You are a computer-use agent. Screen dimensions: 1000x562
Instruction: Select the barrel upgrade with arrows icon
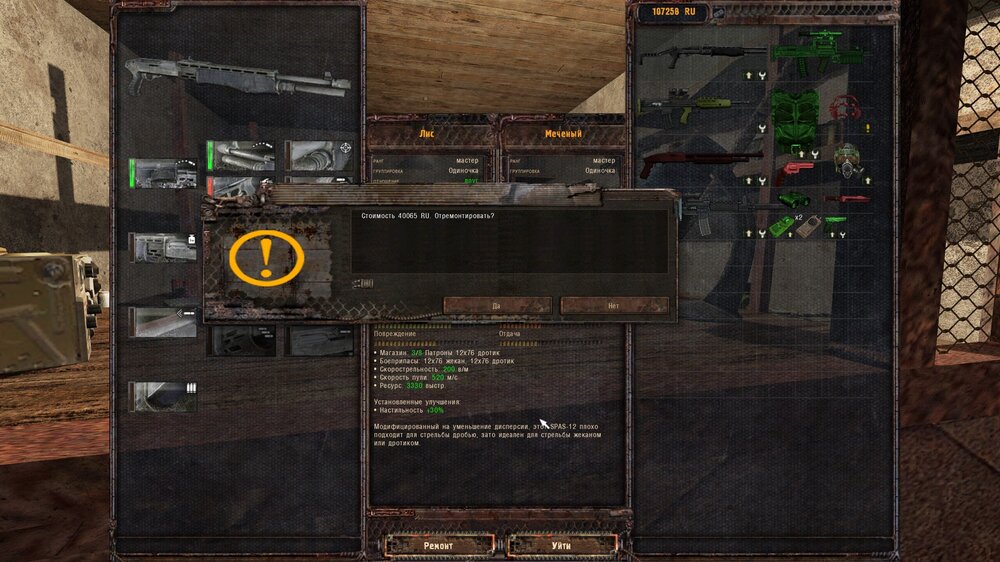coord(163,321)
